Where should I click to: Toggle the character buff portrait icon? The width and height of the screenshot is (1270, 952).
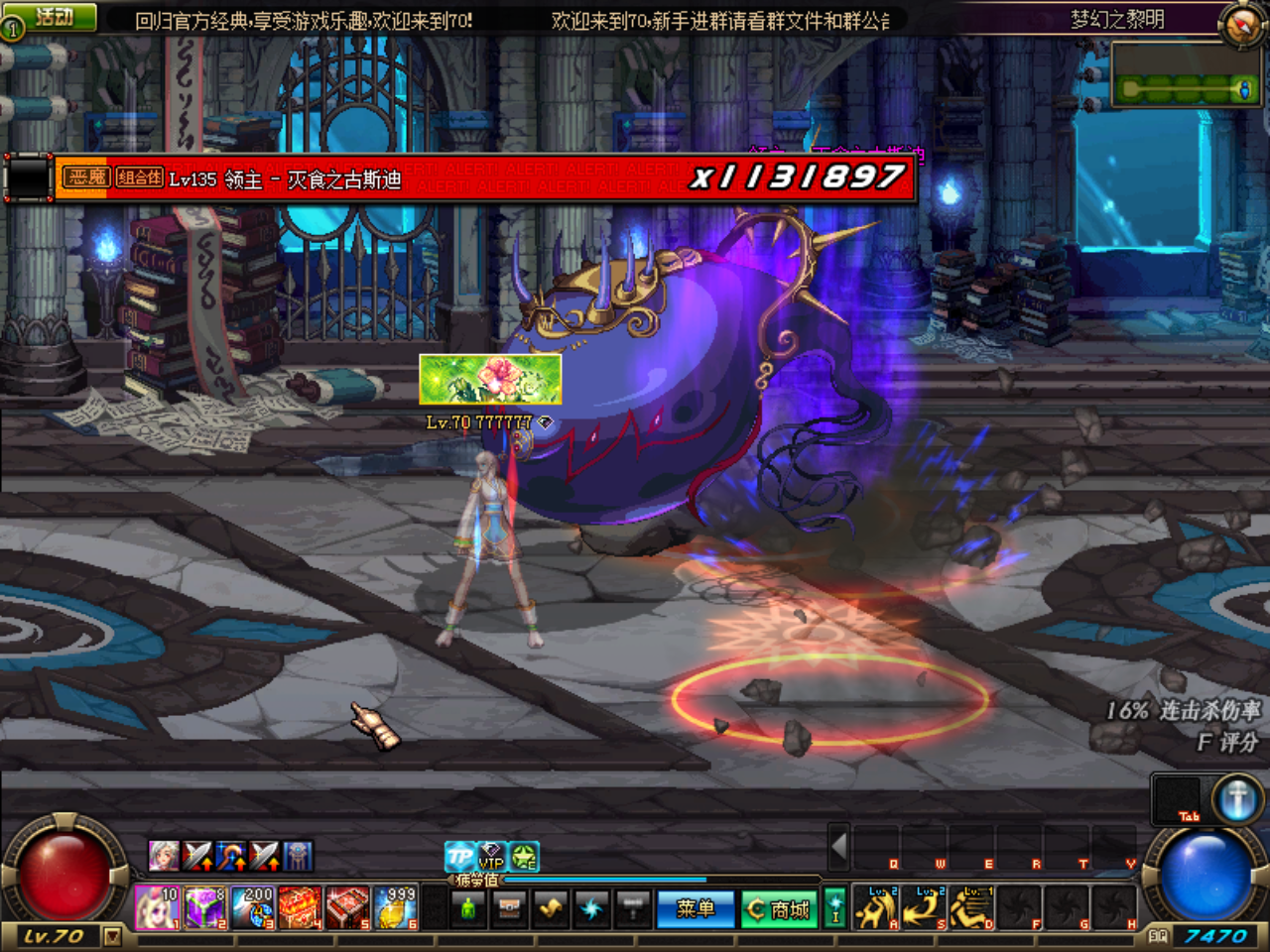(166, 857)
